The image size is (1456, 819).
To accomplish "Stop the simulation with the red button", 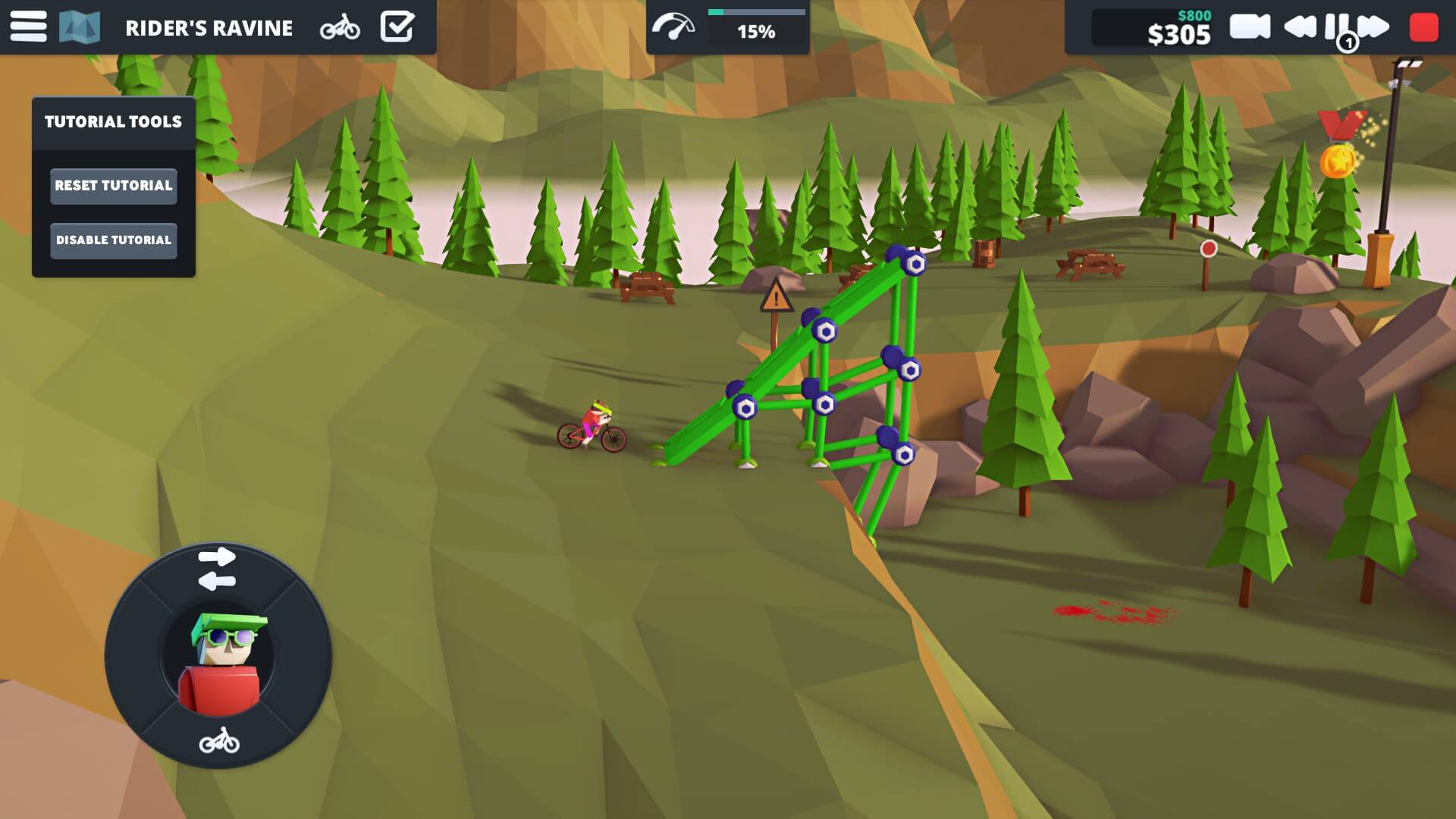I will pos(1423,27).
